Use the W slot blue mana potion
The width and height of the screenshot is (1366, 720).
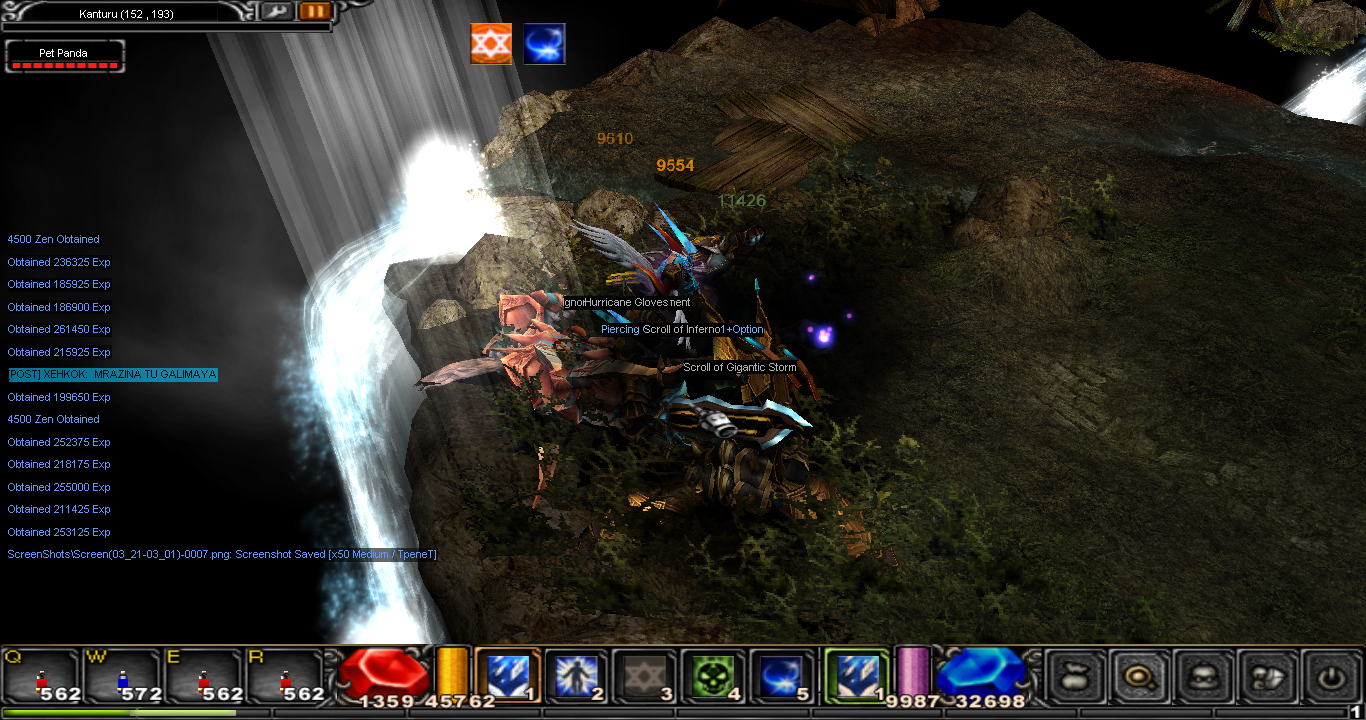(x=123, y=677)
